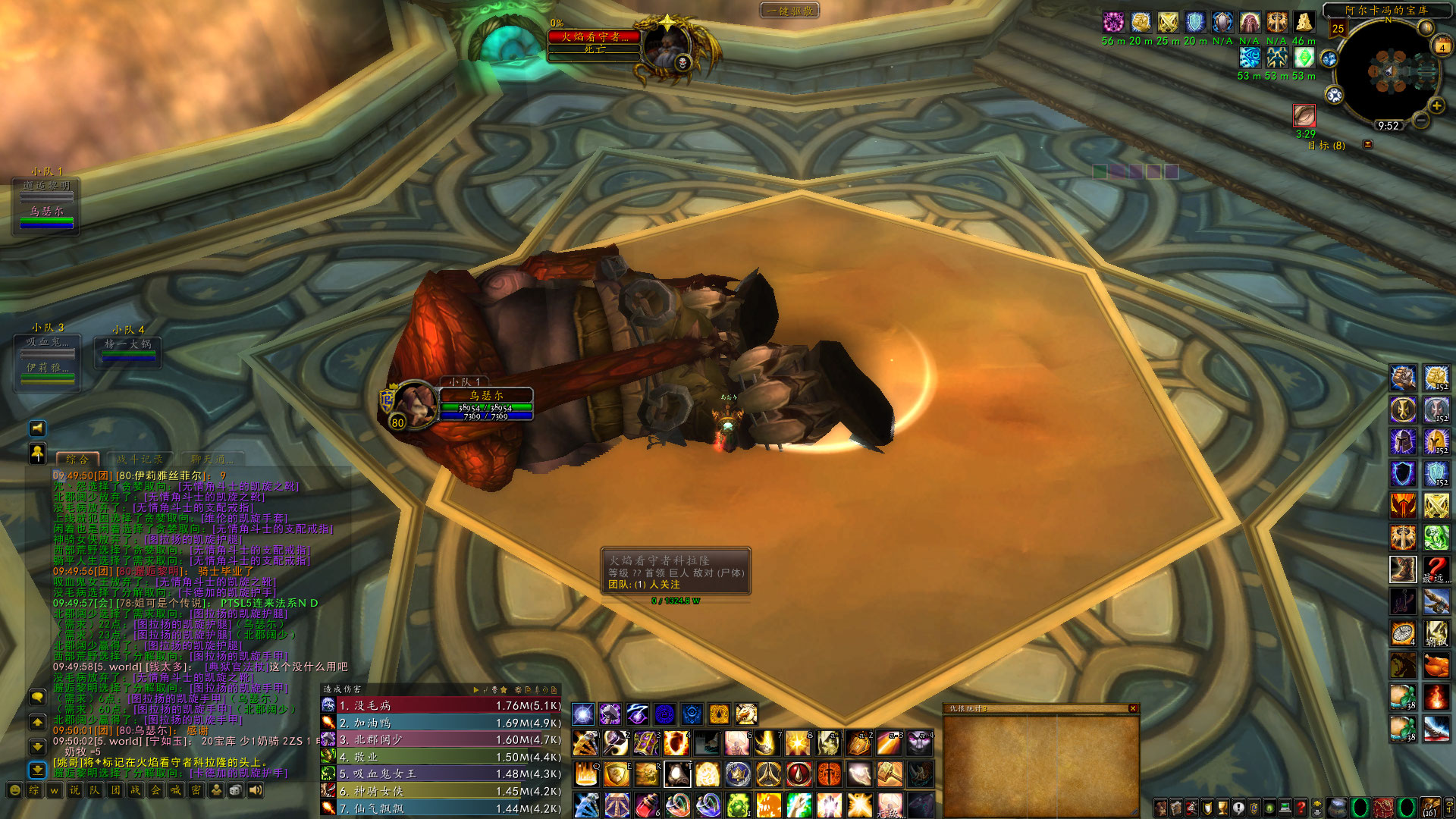Screen dimensions: 1456x819
Task: Click the 一键驱散 dispel button
Action: pos(789,11)
